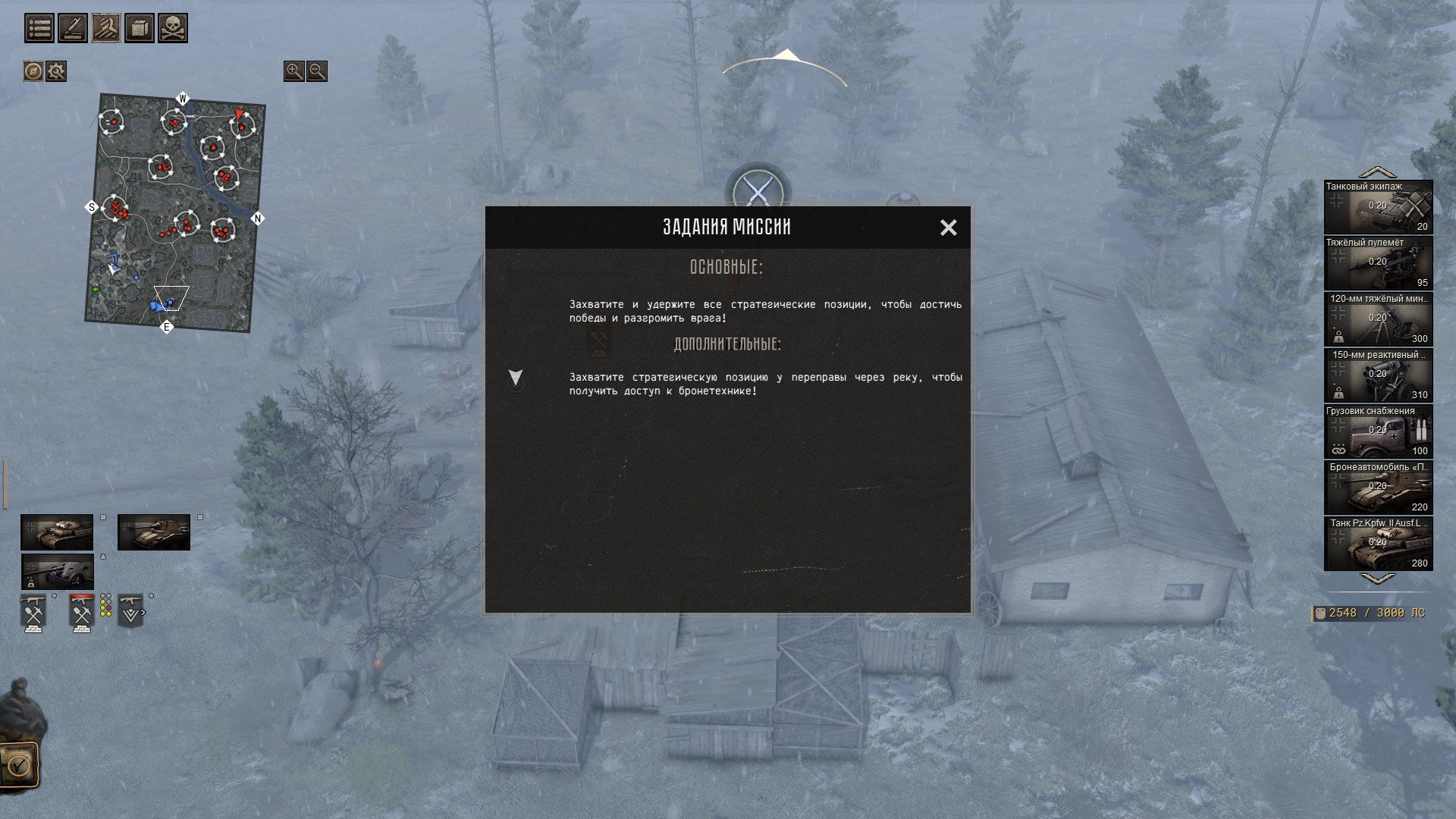Open the objectives list icon in top toolbar
This screenshot has width=1456, height=819.
[39, 29]
